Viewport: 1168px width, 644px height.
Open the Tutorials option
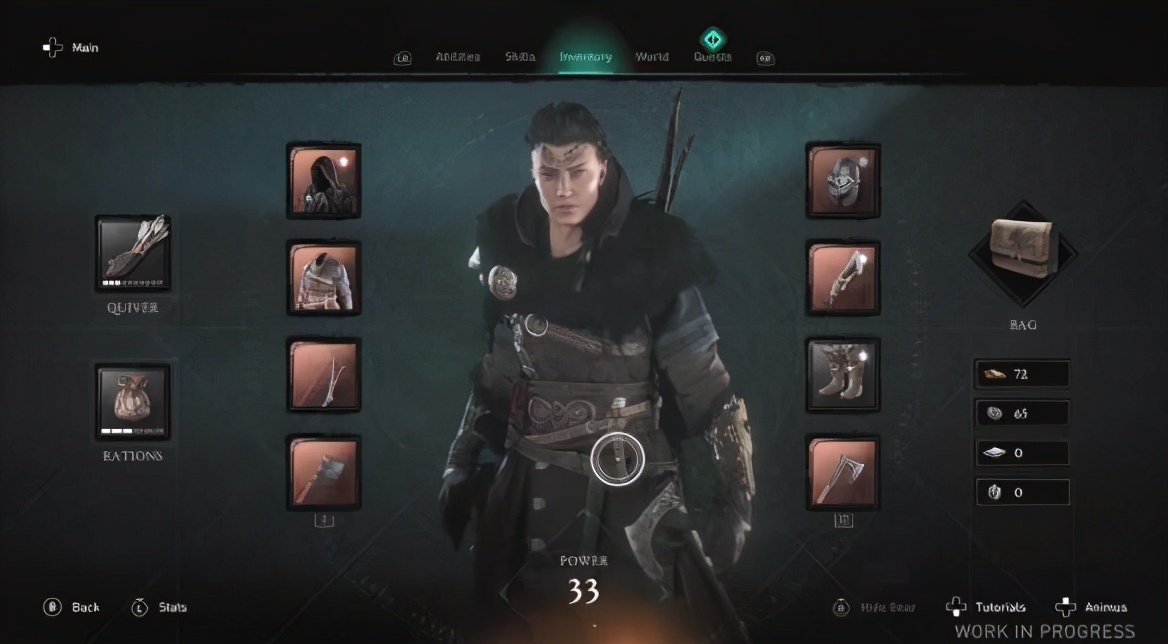(987, 607)
